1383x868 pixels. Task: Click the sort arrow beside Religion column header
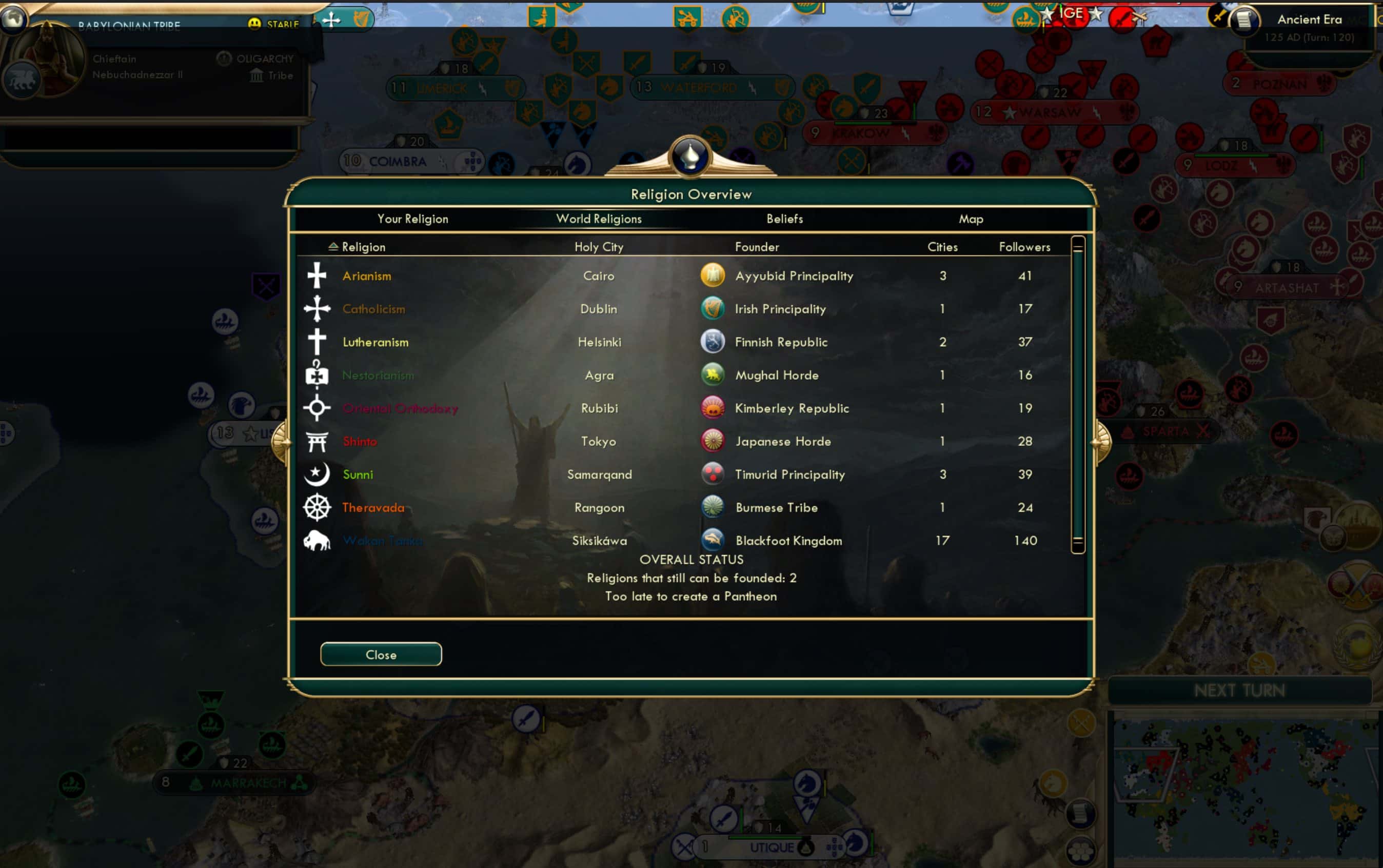[x=333, y=246]
